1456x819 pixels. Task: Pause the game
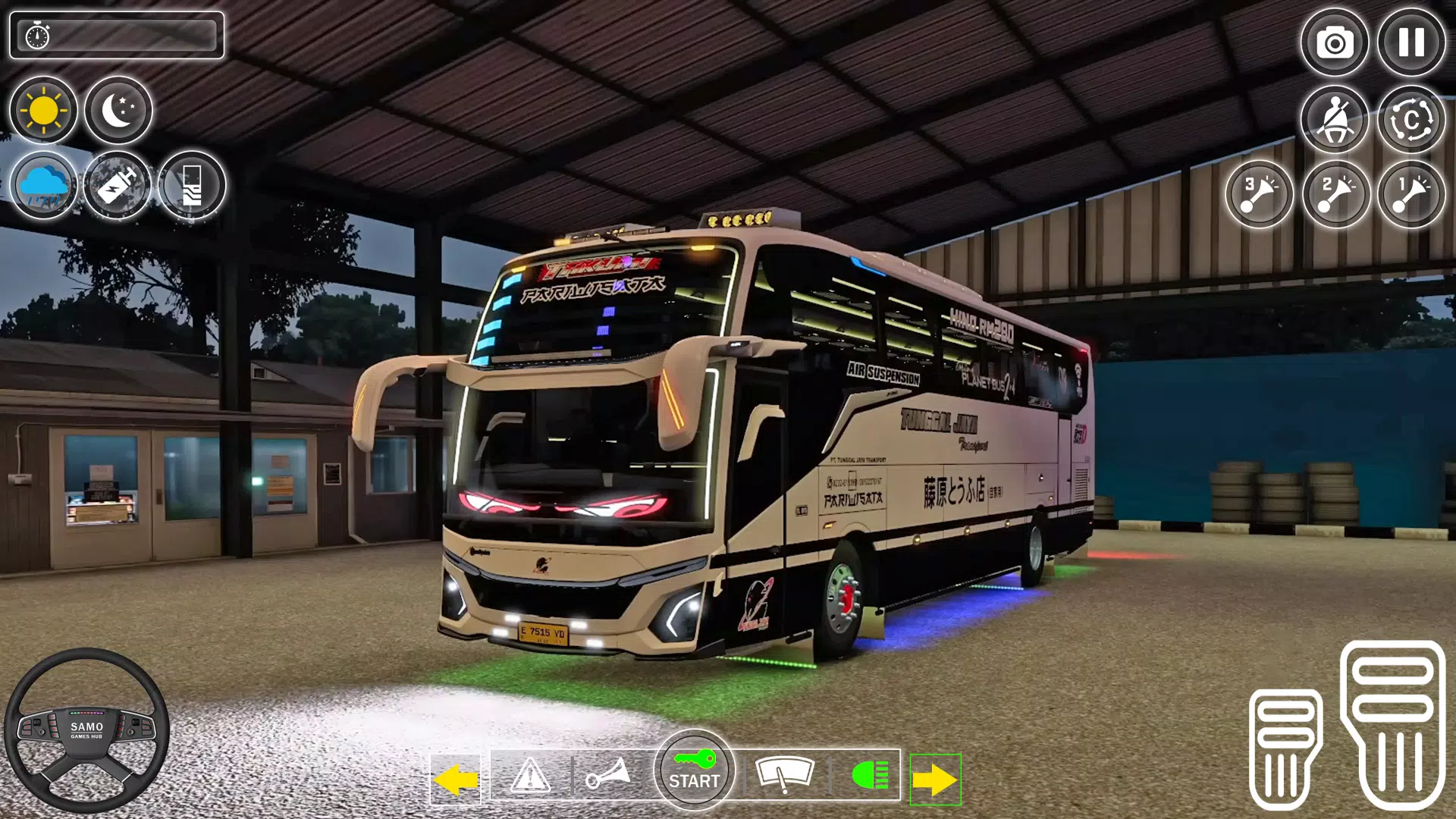[1410, 43]
